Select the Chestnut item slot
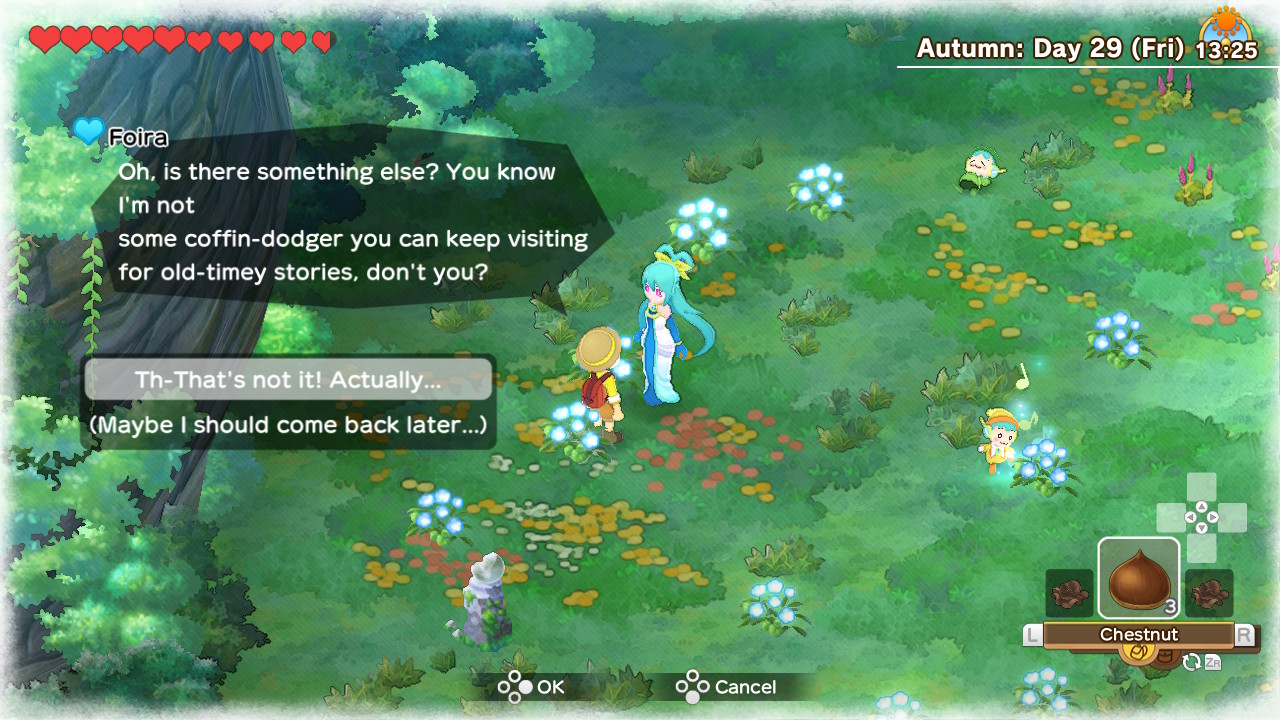 1138,578
